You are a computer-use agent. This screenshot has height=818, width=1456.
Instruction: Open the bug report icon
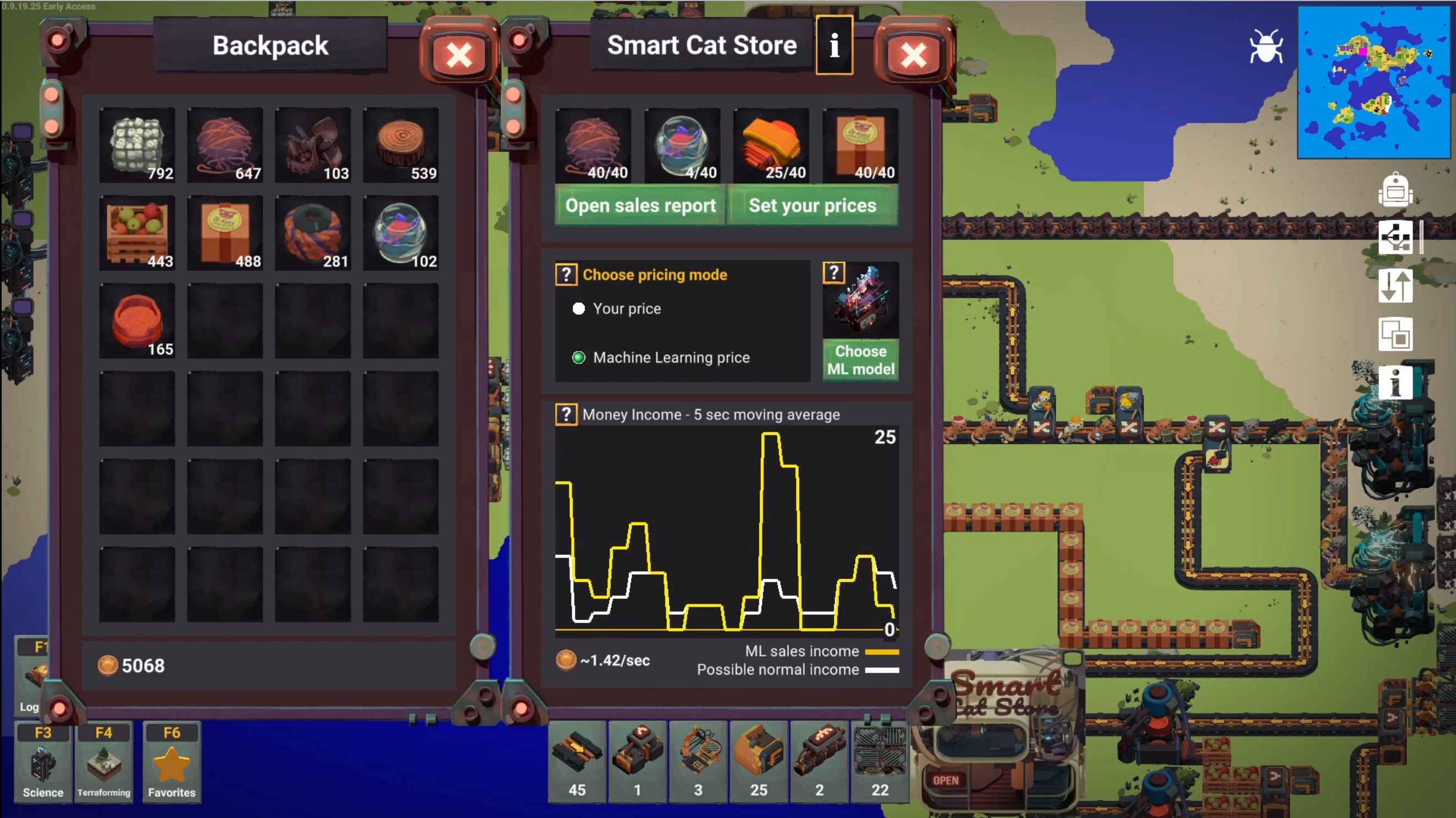coord(1266,46)
